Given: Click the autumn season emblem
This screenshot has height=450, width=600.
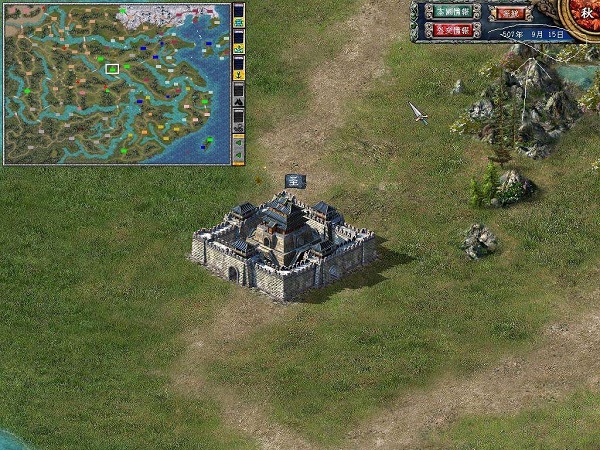Looking at the screenshot, I should [x=585, y=14].
